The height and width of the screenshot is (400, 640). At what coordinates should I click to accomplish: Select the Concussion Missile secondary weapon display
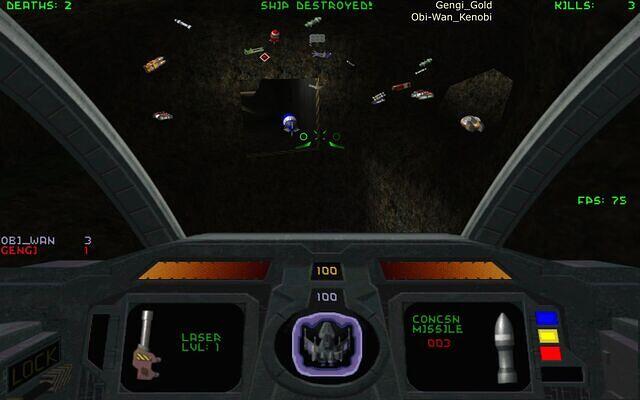(x=458, y=342)
